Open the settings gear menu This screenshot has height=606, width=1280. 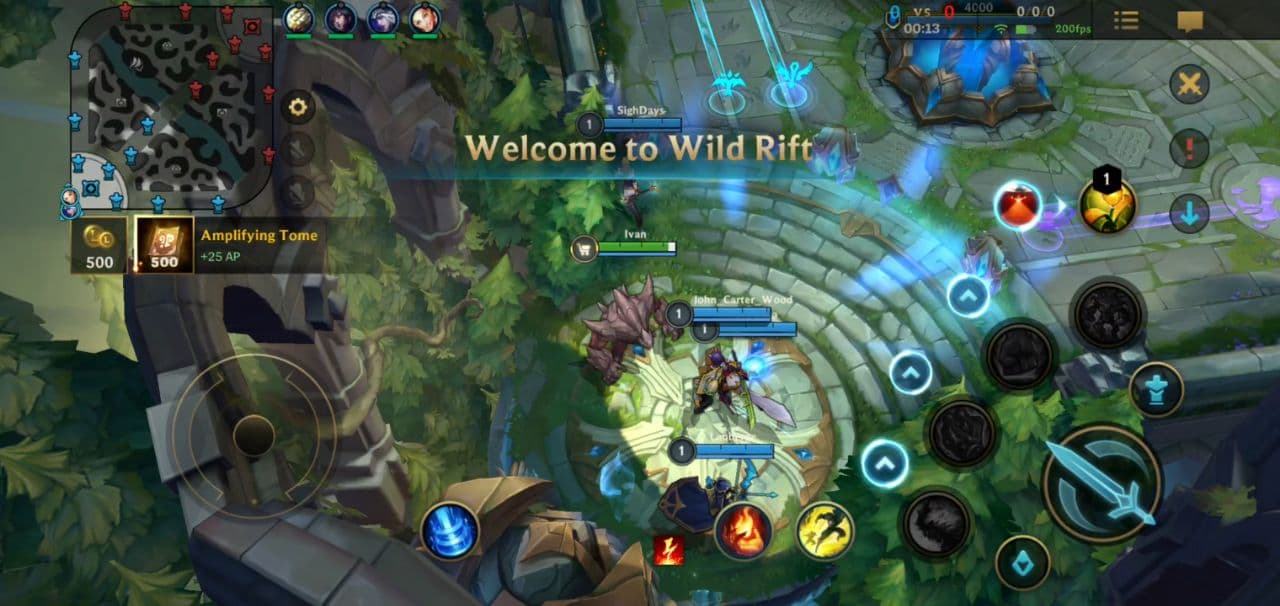click(297, 107)
